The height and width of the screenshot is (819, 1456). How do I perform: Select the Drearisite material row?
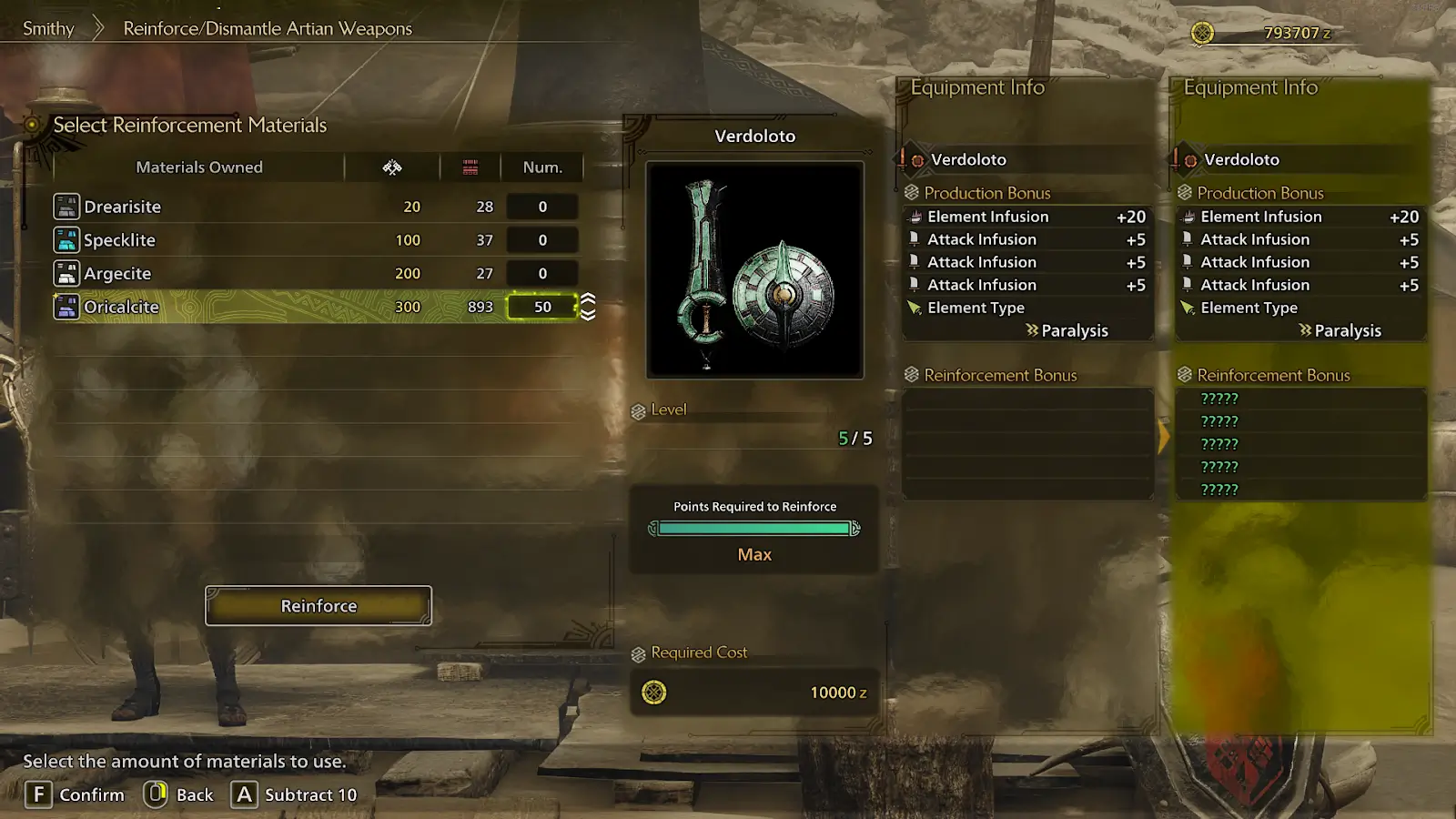123,207
